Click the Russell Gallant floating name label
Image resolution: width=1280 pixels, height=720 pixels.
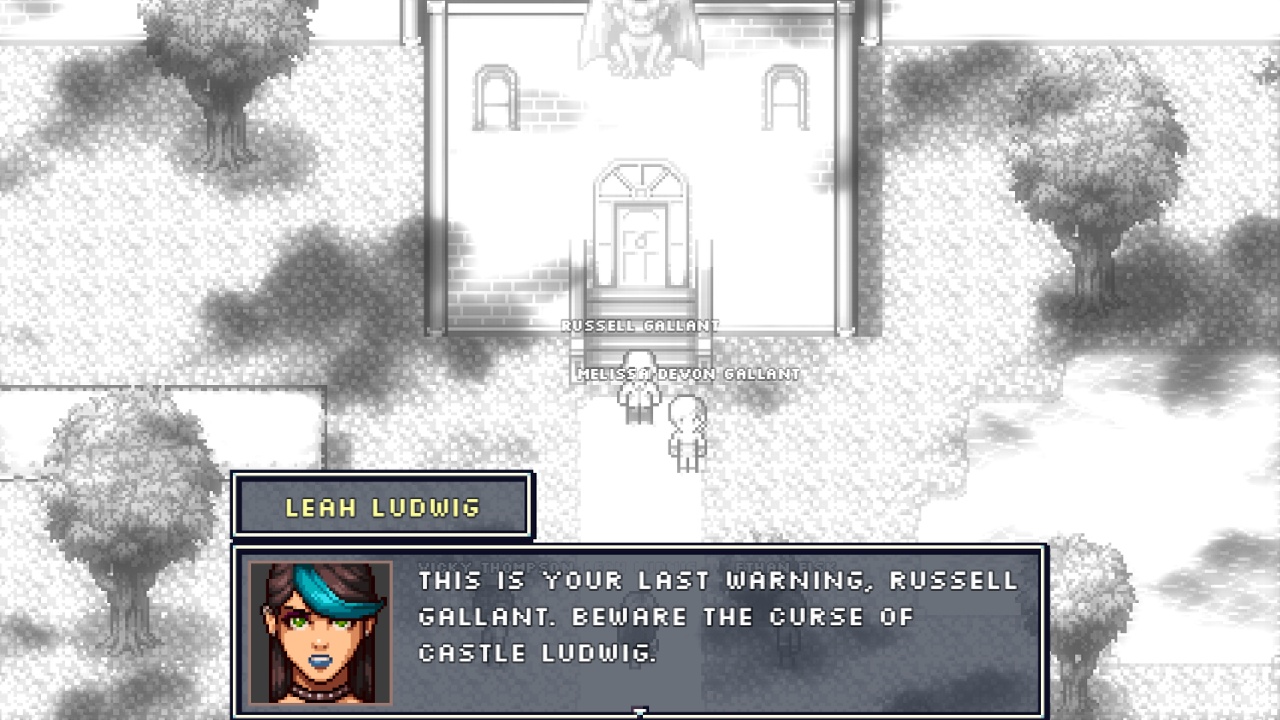pyautogui.click(x=640, y=325)
